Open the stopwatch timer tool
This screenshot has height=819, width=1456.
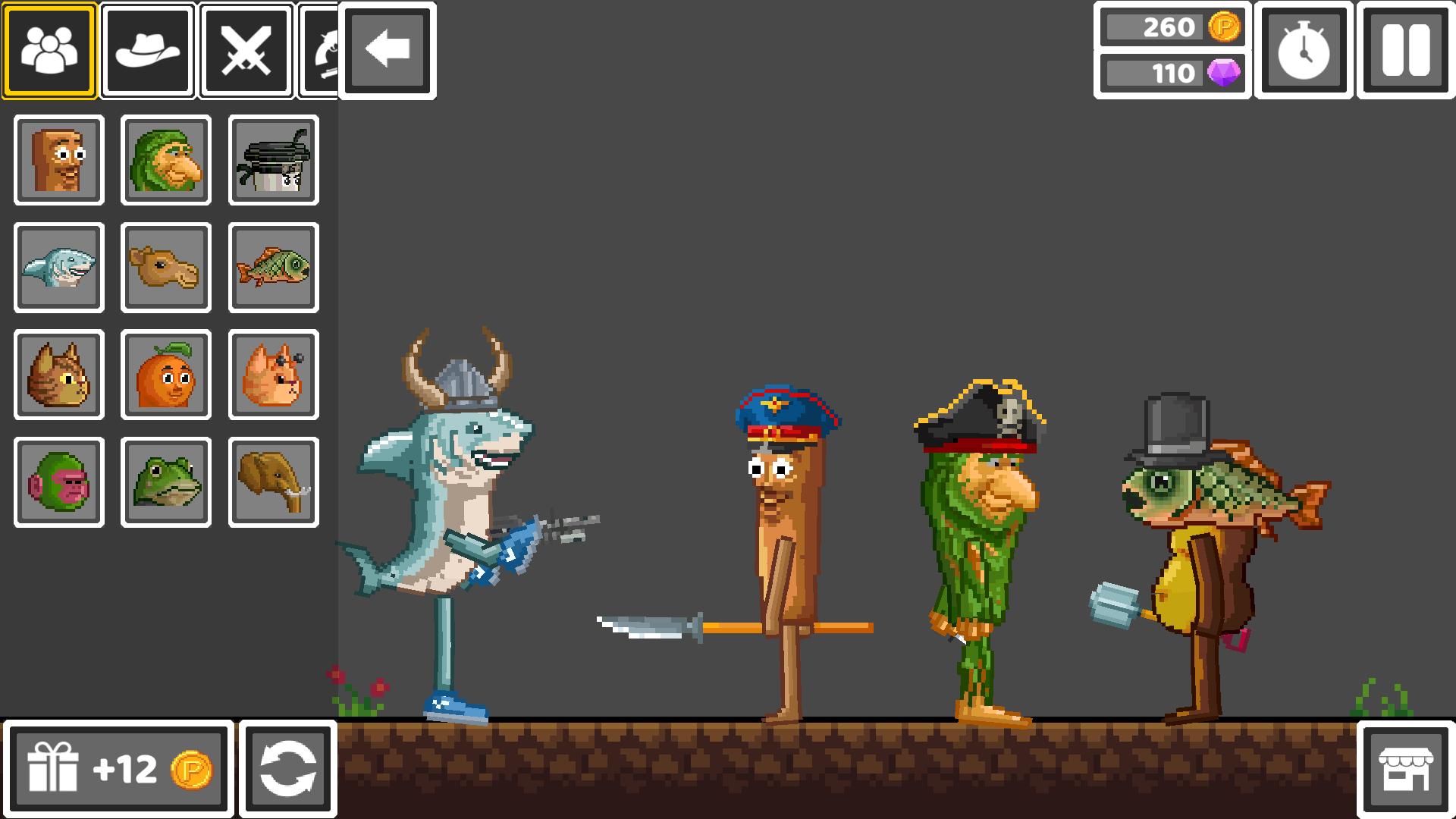[x=1304, y=50]
